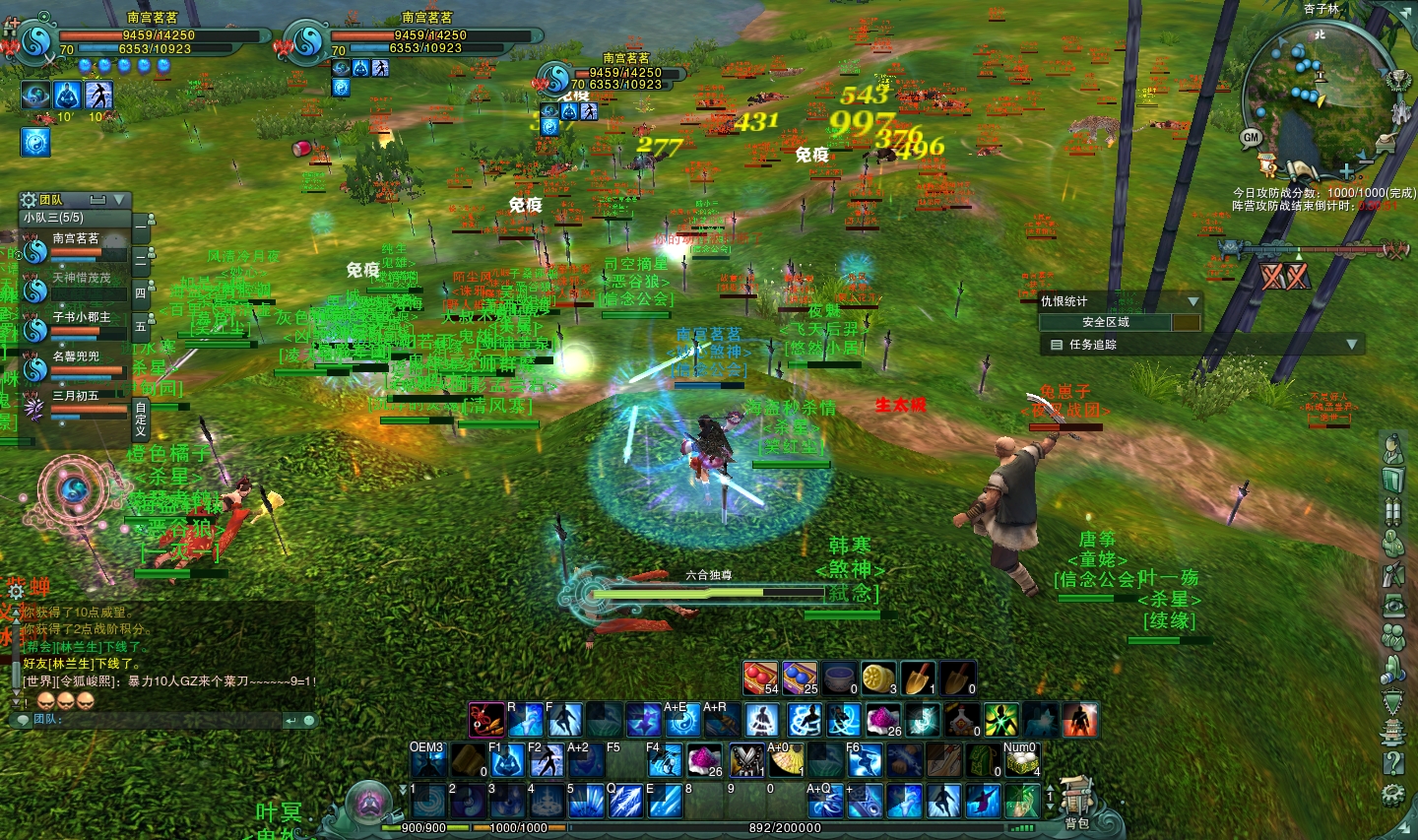This screenshot has height=840, width=1418.
Task: Click the Num0 item showing 4 eggs
Action: [1020, 762]
